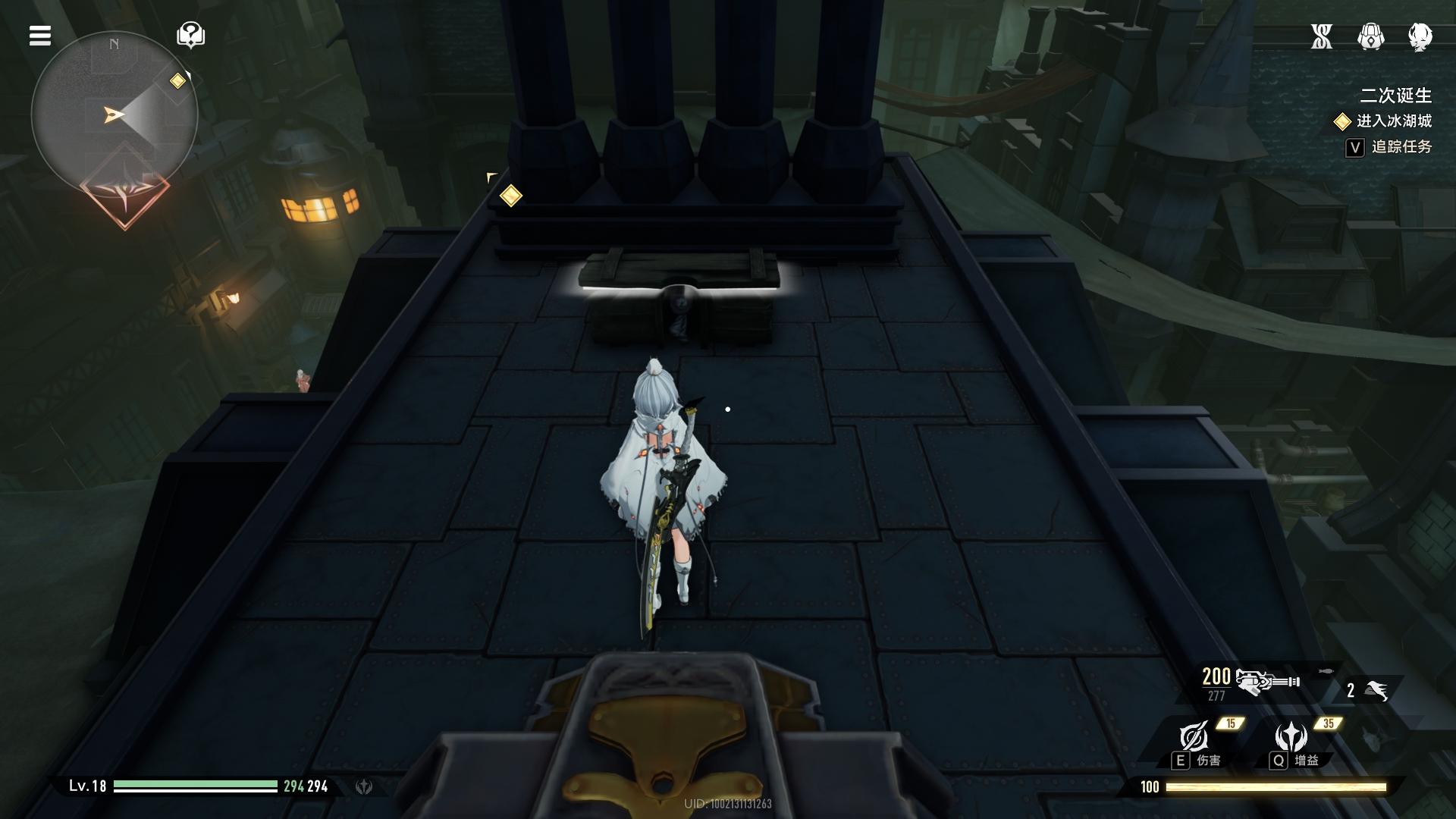Image resolution: width=1456 pixels, height=819 pixels.
Task: Click the quest diamond marker on the minimap
Action: tap(178, 80)
